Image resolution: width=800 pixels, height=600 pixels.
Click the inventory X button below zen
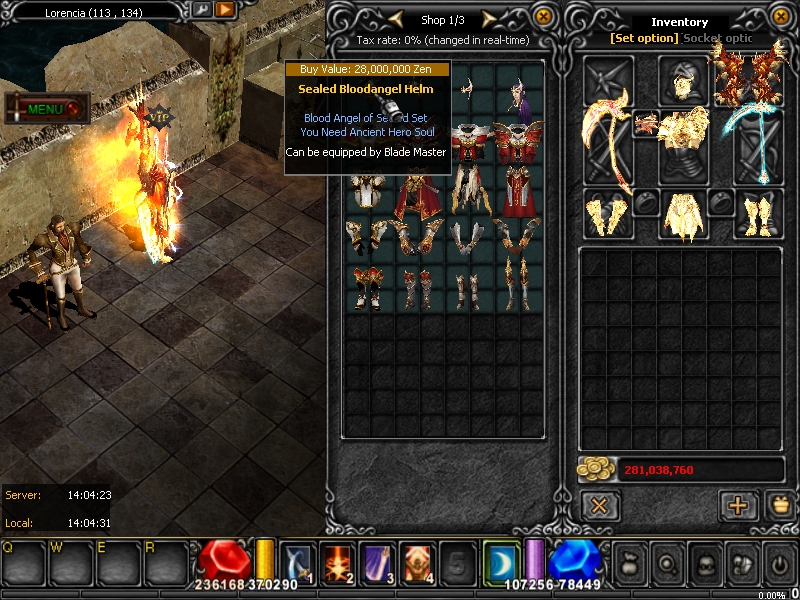[599, 505]
